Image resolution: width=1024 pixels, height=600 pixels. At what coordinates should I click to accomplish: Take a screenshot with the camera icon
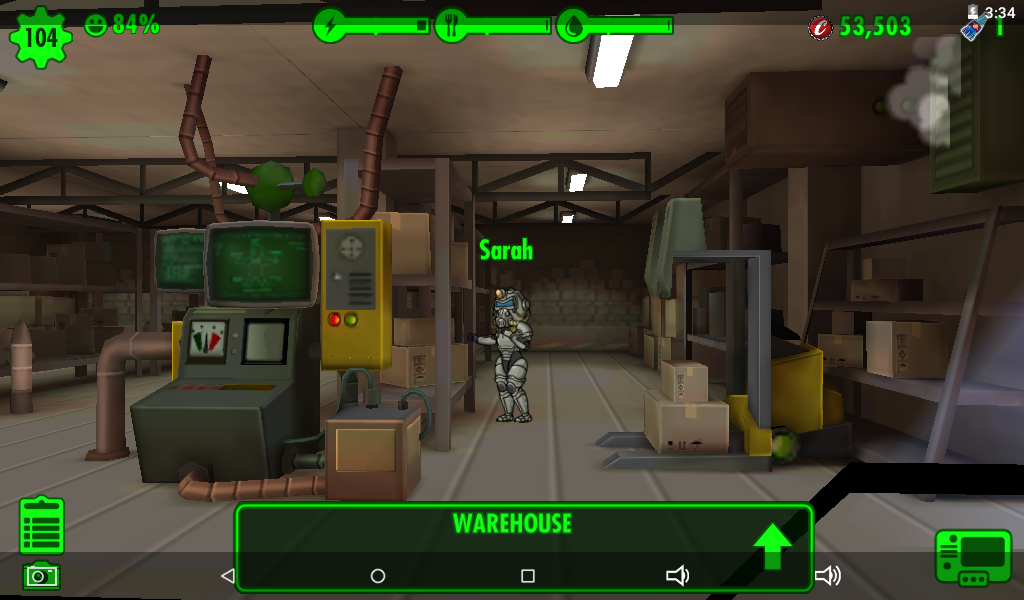[41, 576]
